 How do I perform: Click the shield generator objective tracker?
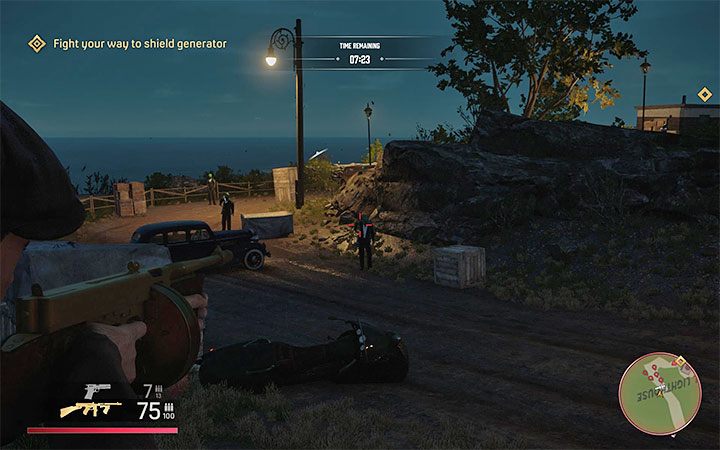click(x=126, y=43)
